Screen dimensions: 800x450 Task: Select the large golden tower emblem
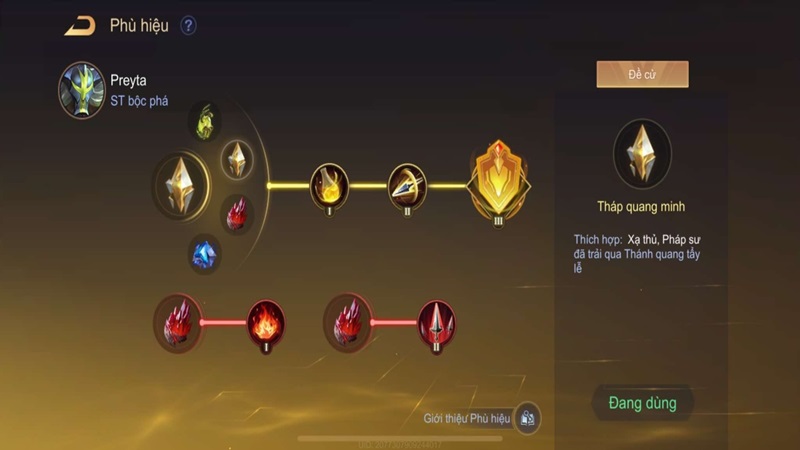[181, 185]
